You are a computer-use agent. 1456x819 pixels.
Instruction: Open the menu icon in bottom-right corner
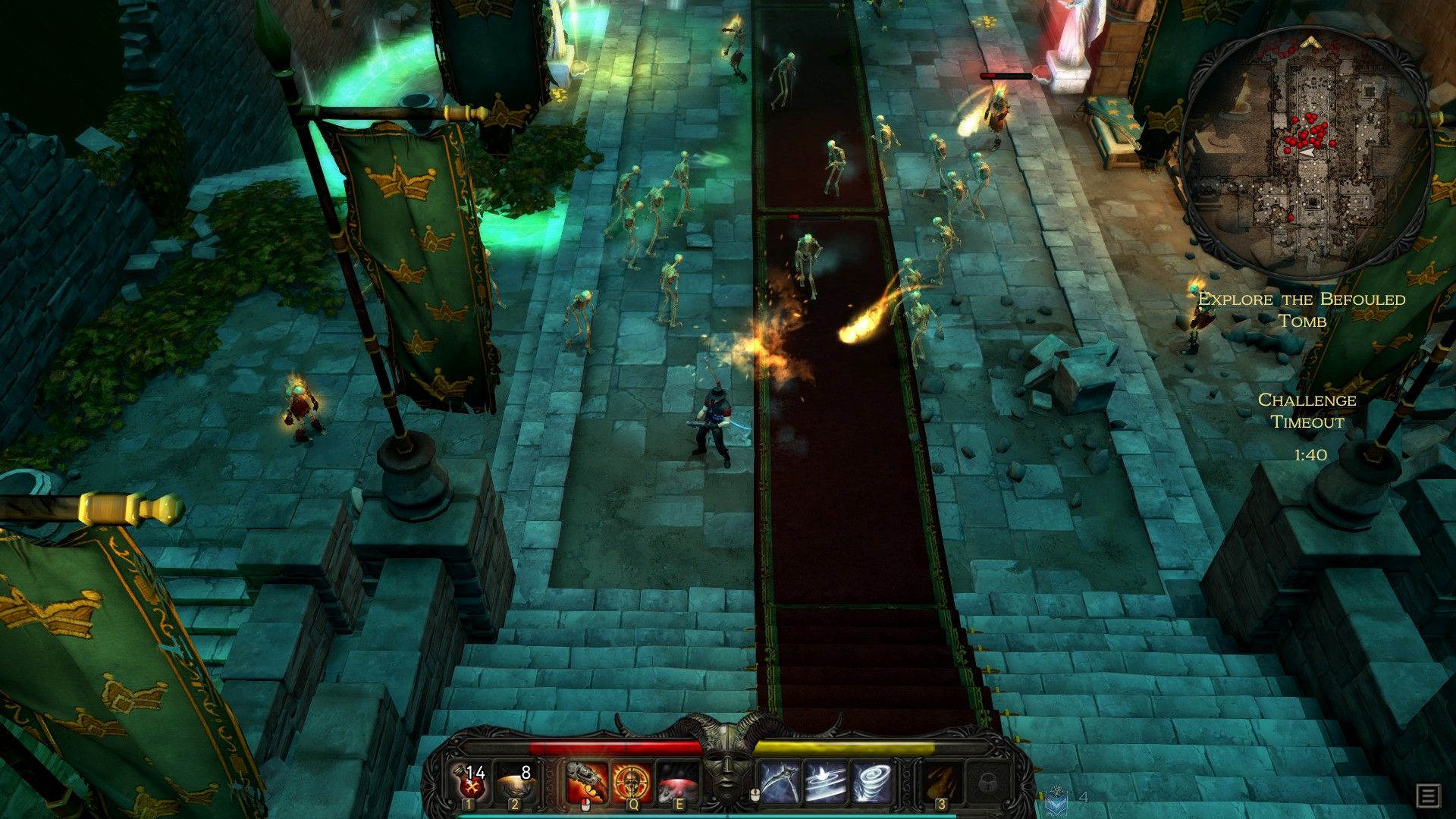click(x=1428, y=796)
